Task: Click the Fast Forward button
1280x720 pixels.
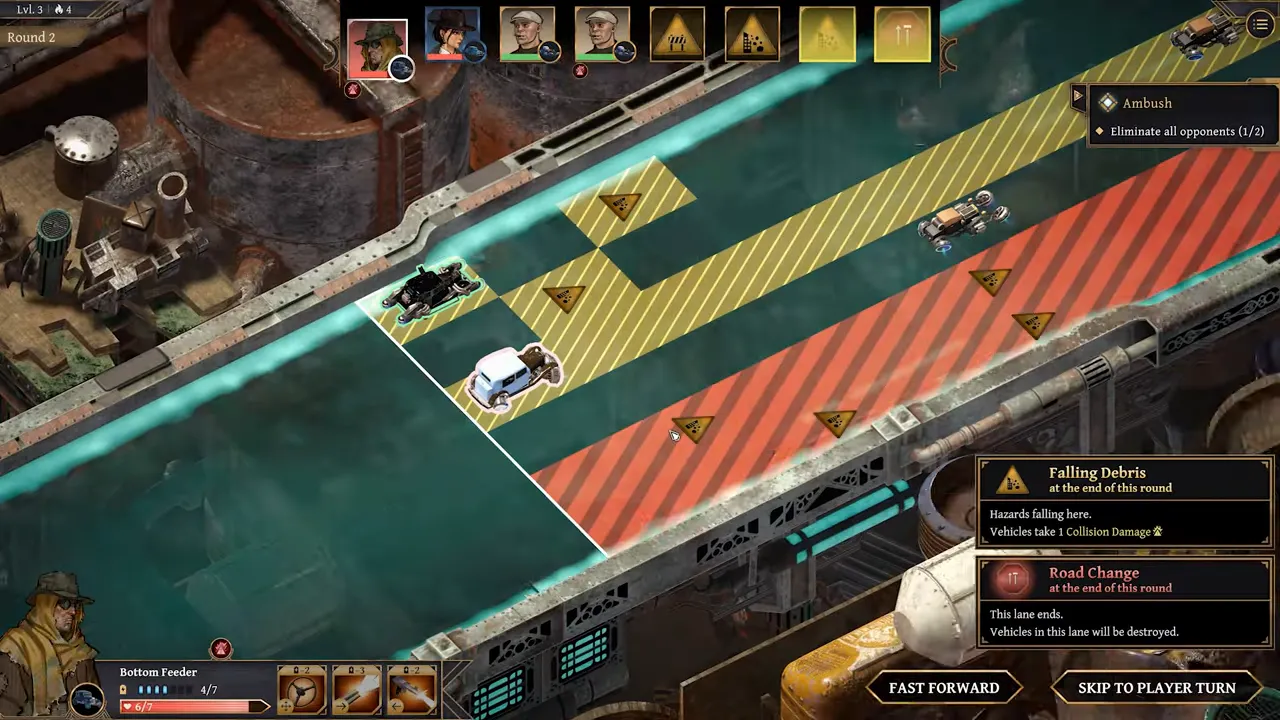Action: coord(943,688)
